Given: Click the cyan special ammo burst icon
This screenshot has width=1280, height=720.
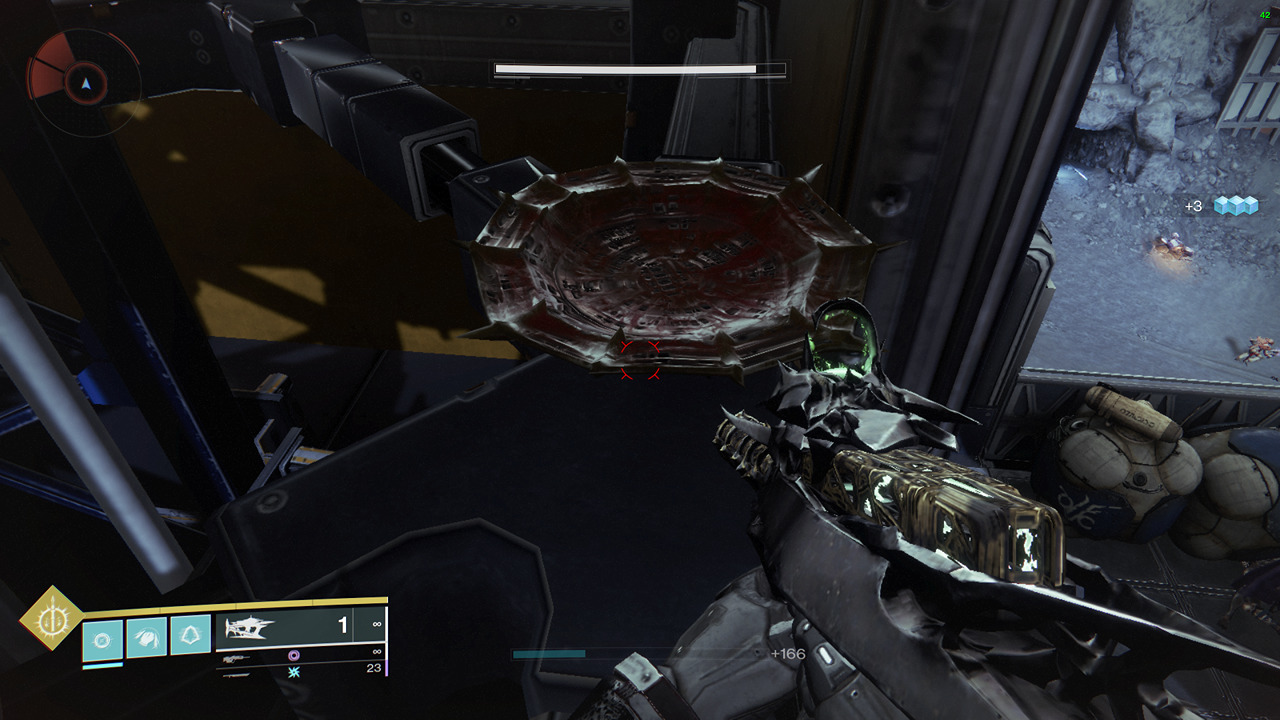Looking at the screenshot, I should tap(294, 673).
